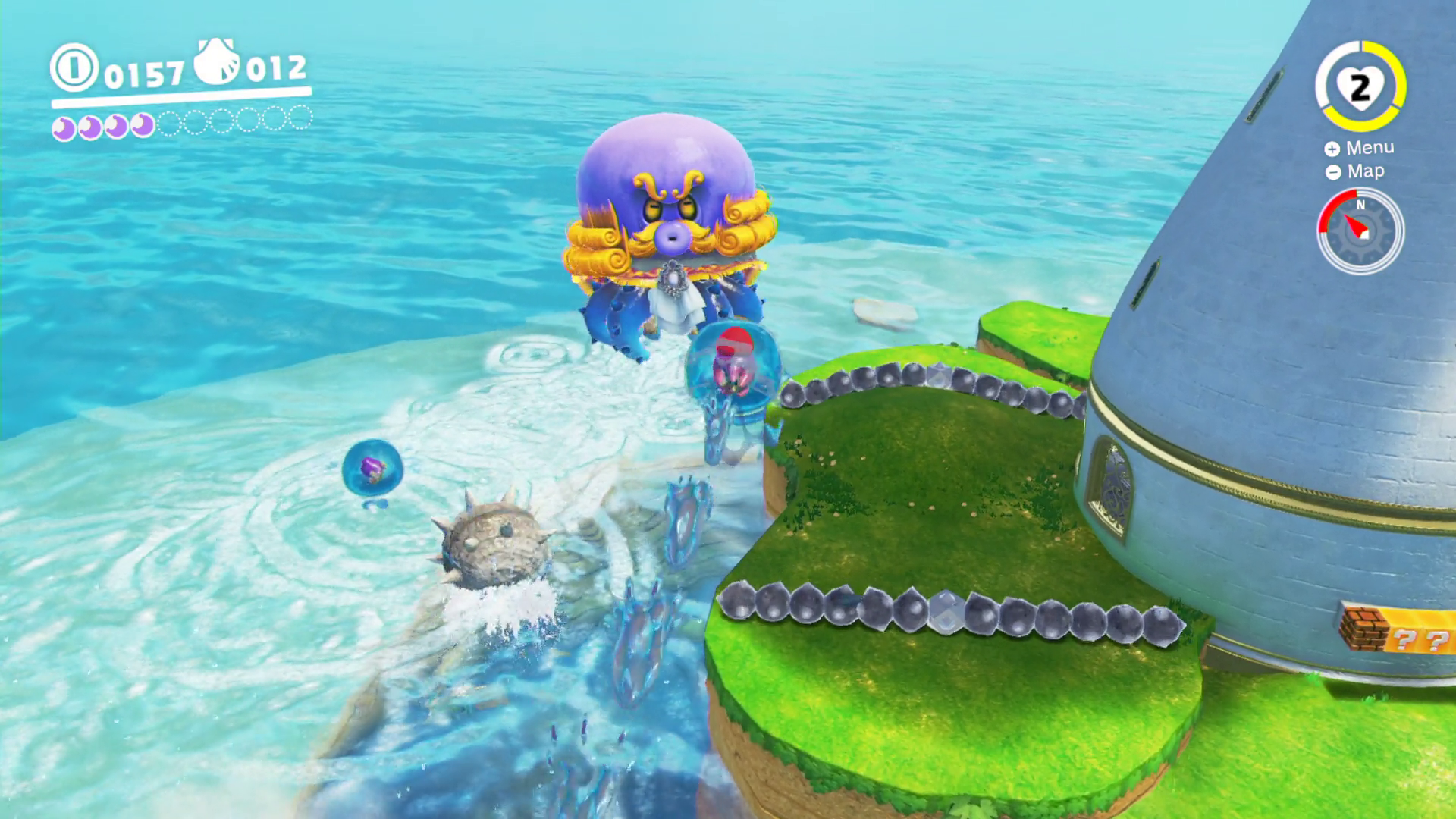The image size is (1456, 819).
Task: Click the coin count reading 0157
Action: coord(146,74)
